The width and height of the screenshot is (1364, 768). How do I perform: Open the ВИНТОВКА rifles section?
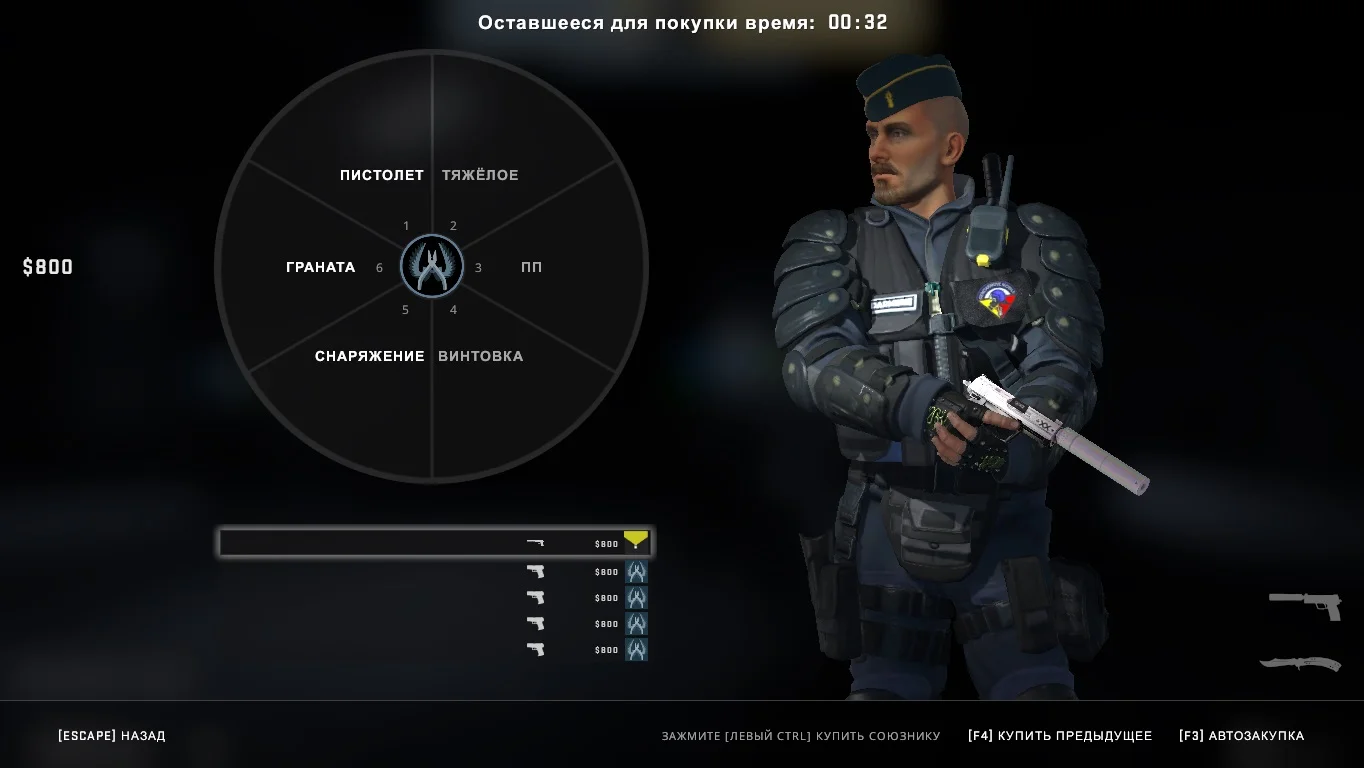[480, 356]
